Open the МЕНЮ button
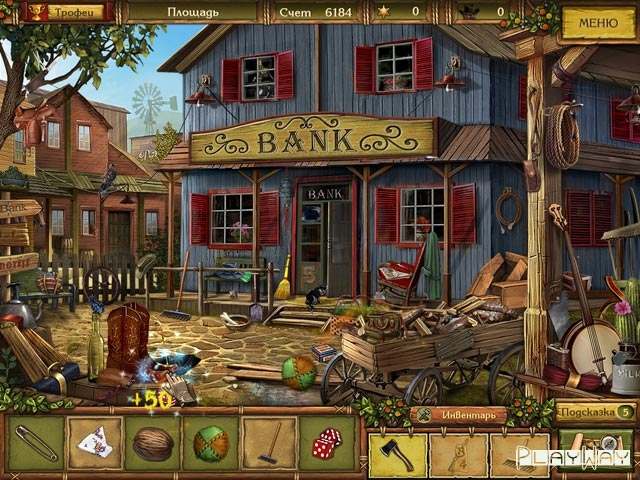Viewport: 640px width, 480px height. coord(598,22)
